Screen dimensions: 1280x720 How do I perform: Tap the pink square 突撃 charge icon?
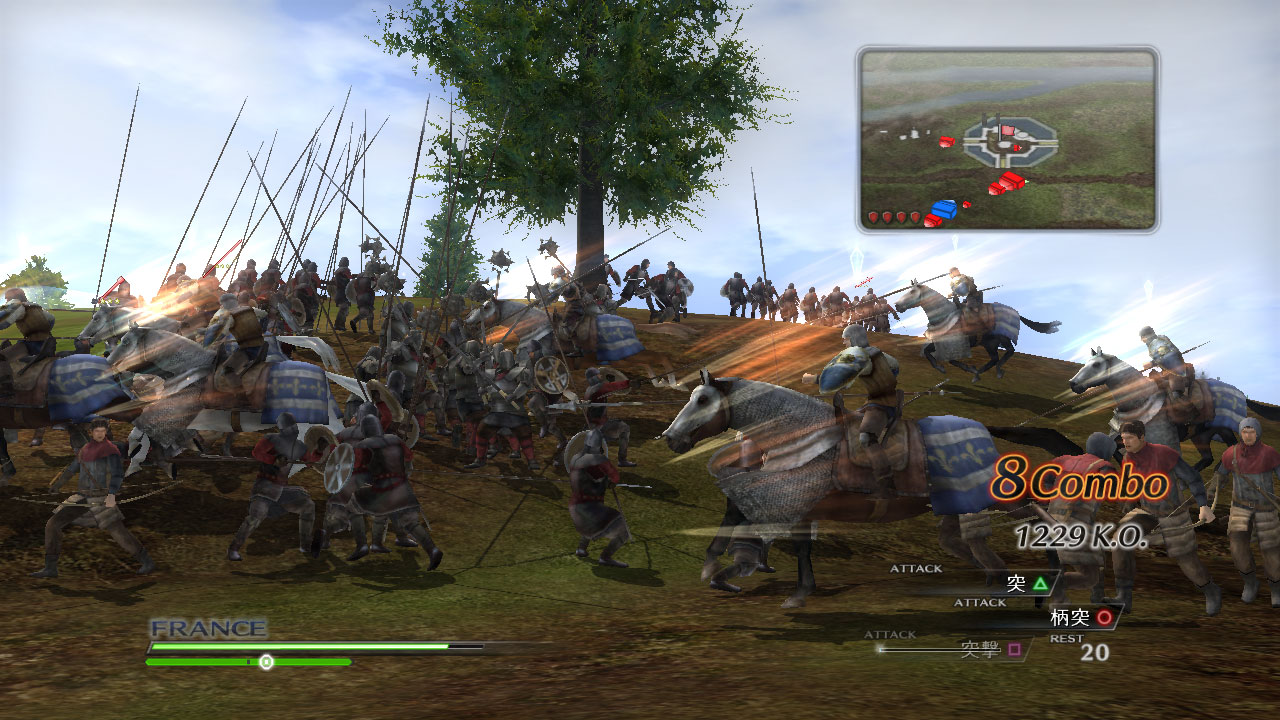[1015, 650]
